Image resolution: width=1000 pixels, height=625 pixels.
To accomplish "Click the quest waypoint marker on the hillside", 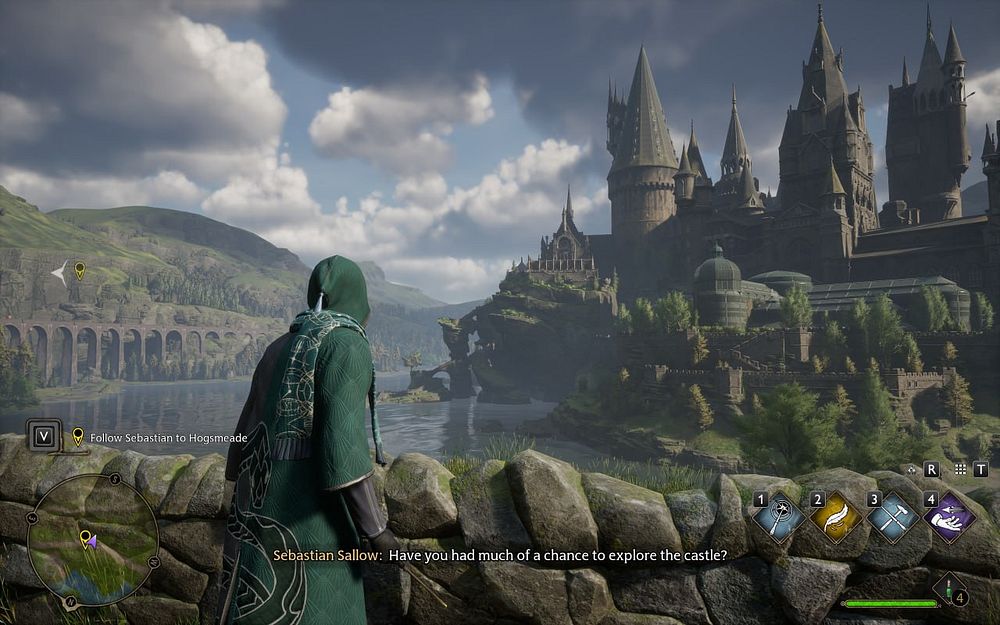I will coord(79,269).
